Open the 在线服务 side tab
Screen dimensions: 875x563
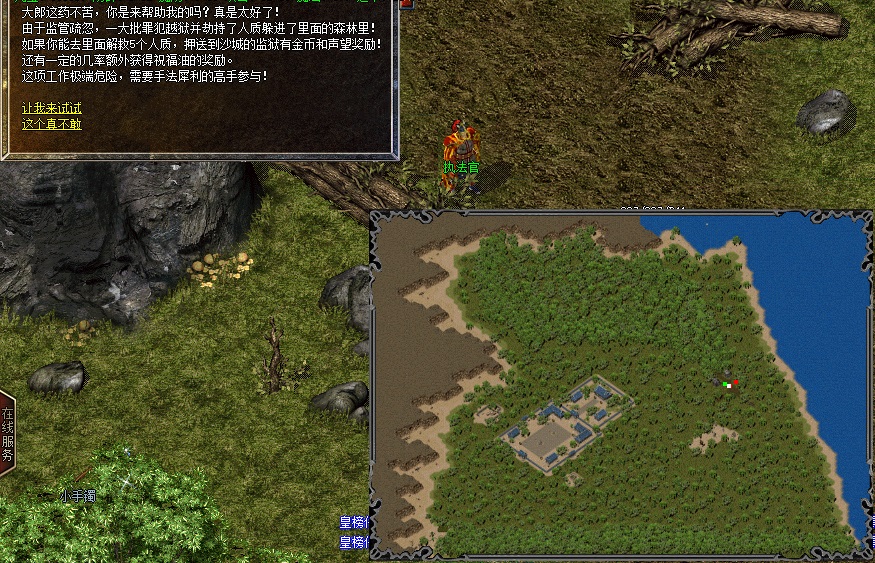pos(7,434)
